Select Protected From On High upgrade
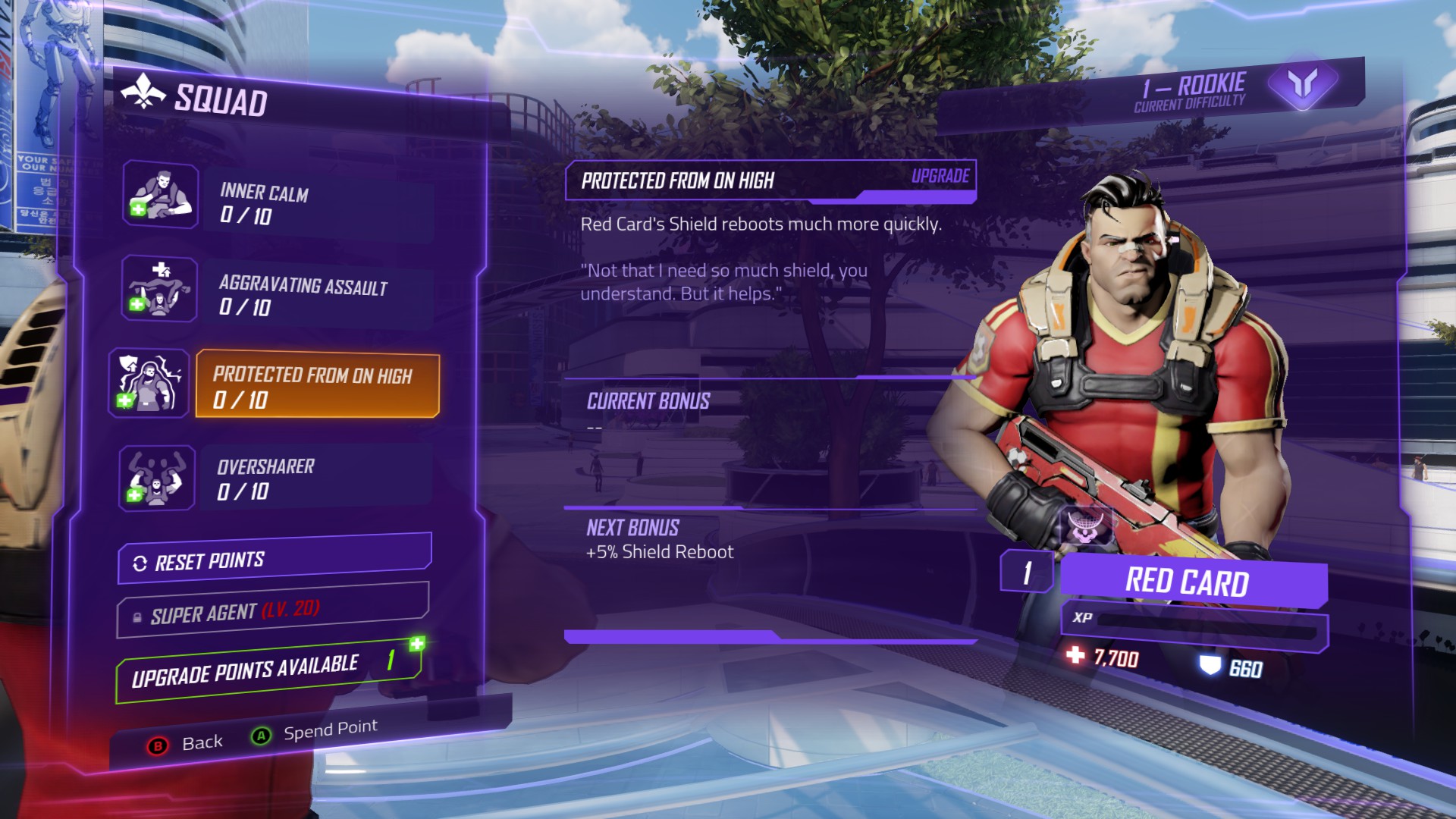The image size is (1456, 819). click(317, 385)
